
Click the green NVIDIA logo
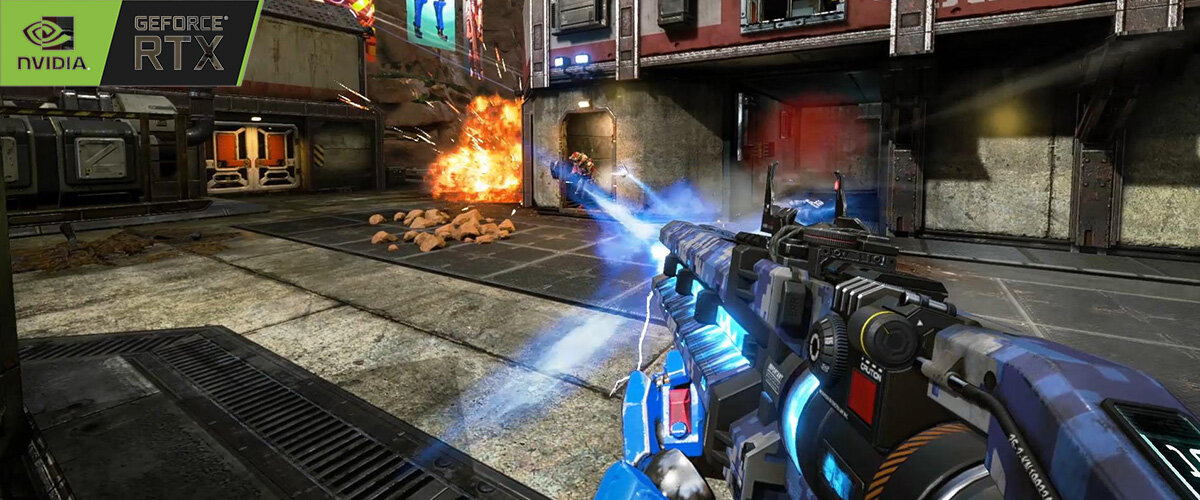tap(52, 41)
